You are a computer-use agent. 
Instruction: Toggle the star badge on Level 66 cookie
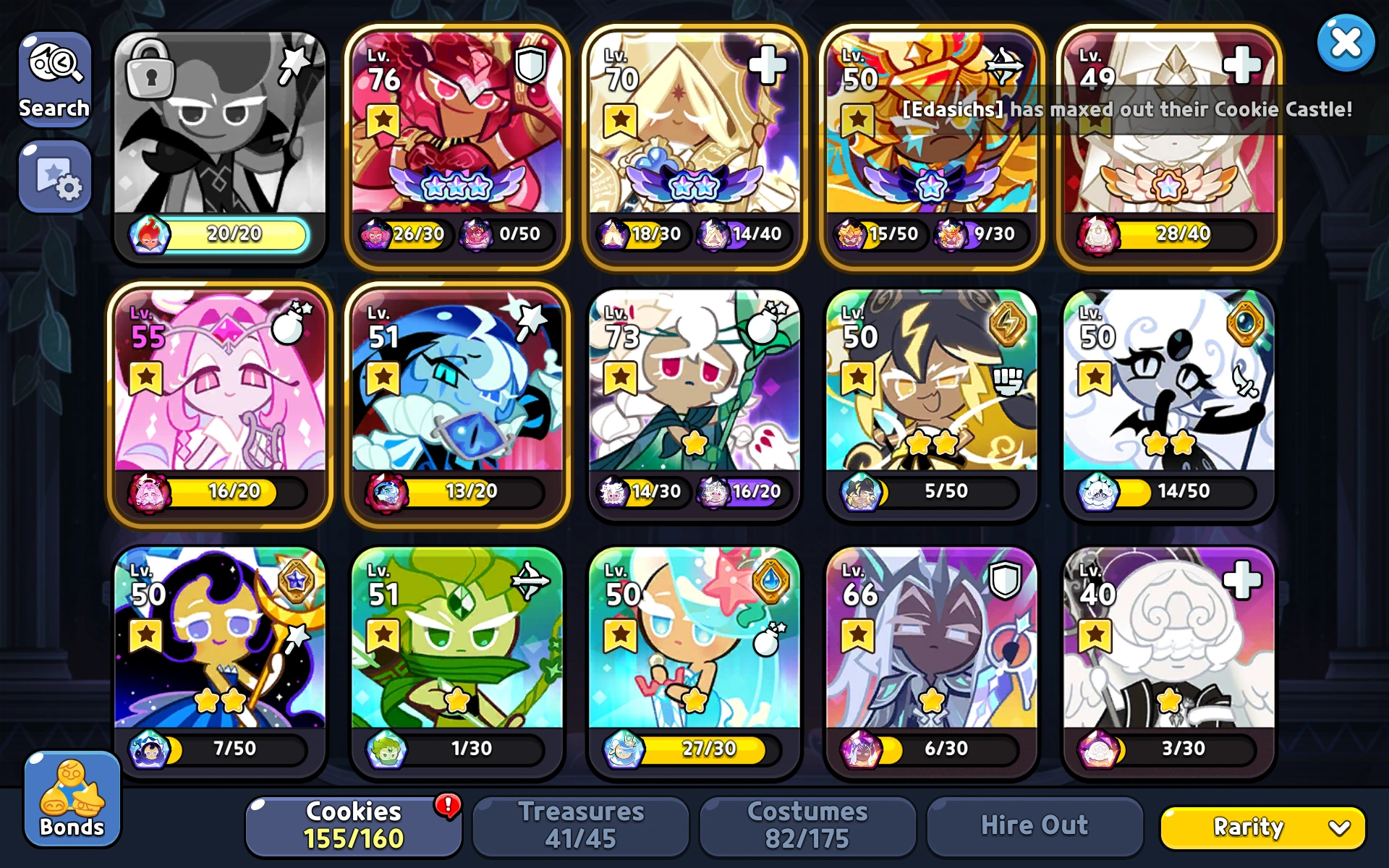click(x=856, y=635)
